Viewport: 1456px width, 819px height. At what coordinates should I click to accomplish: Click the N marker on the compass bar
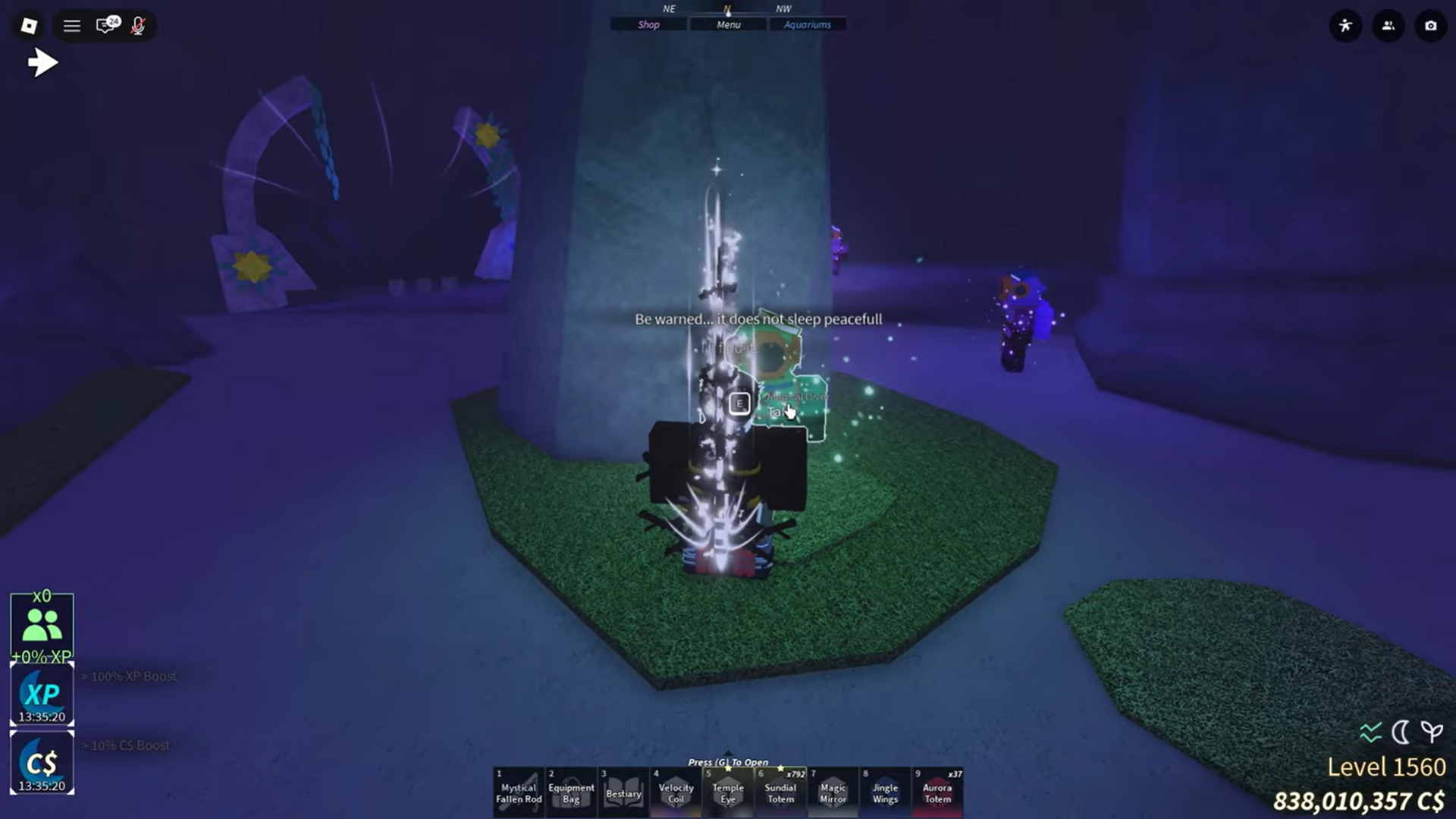727,10
